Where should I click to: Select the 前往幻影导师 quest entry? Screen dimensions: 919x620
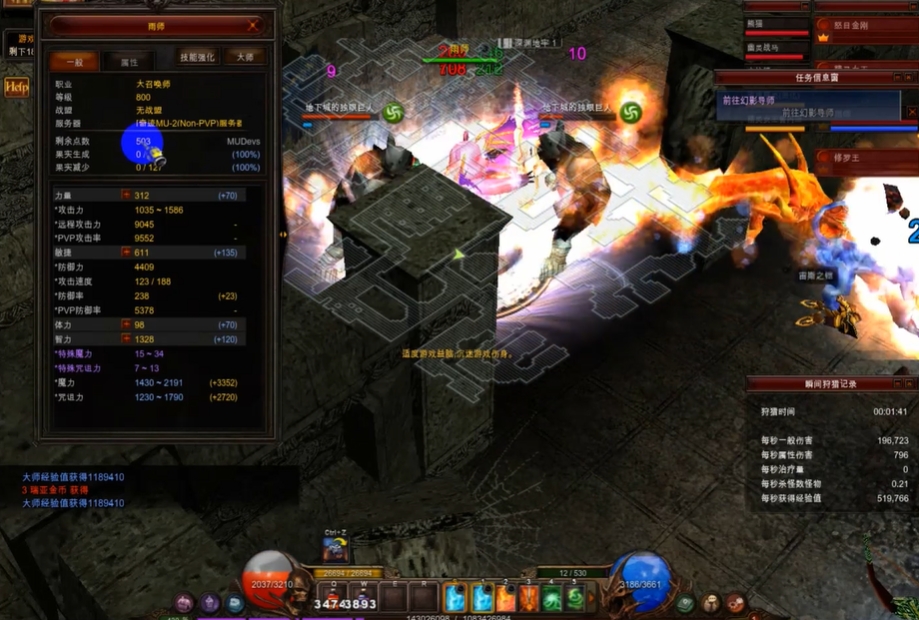pyautogui.click(x=812, y=113)
